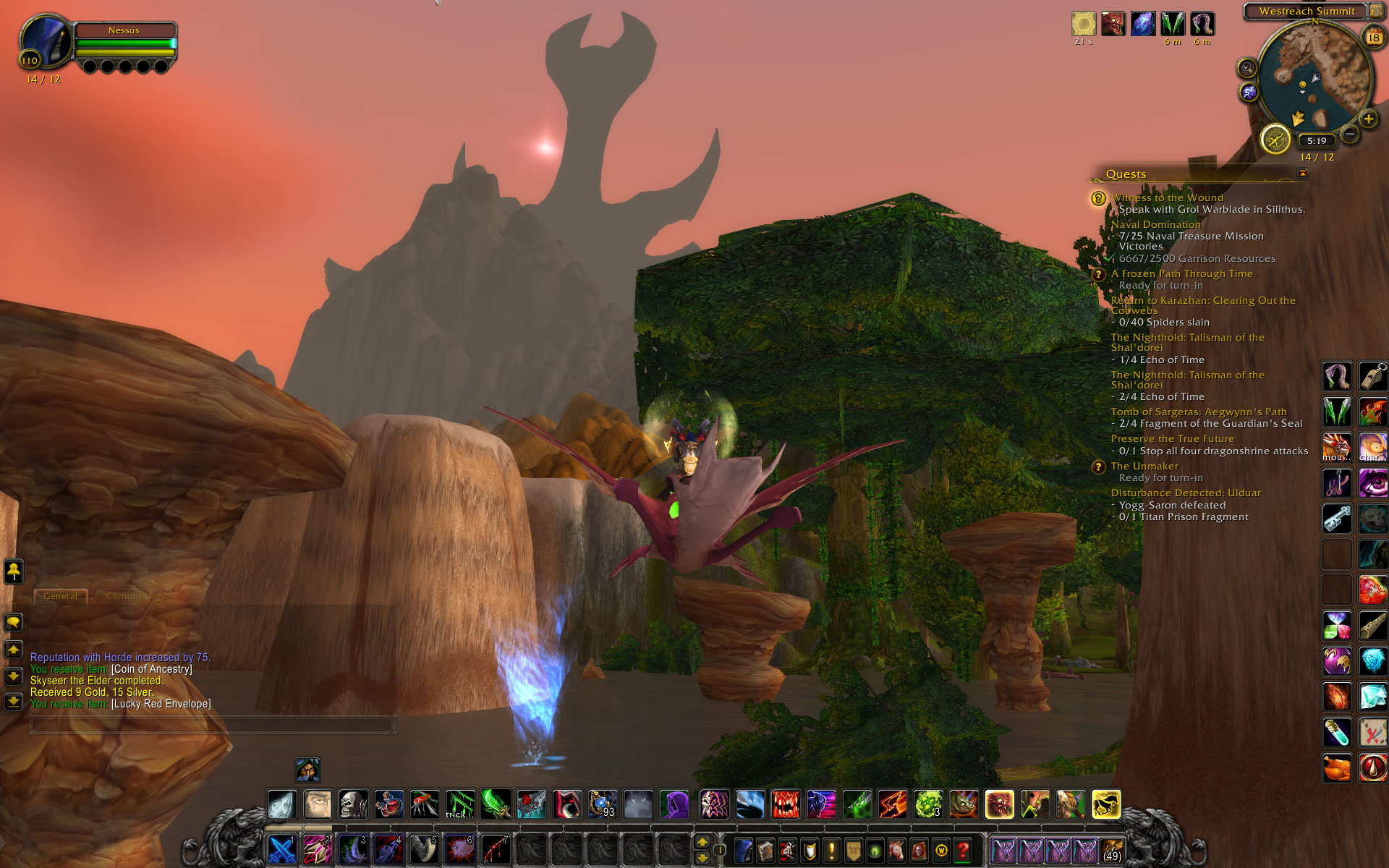Zoom out on the minimap
The height and width of the screenshot is (868, 1389).
point(1350,134)
